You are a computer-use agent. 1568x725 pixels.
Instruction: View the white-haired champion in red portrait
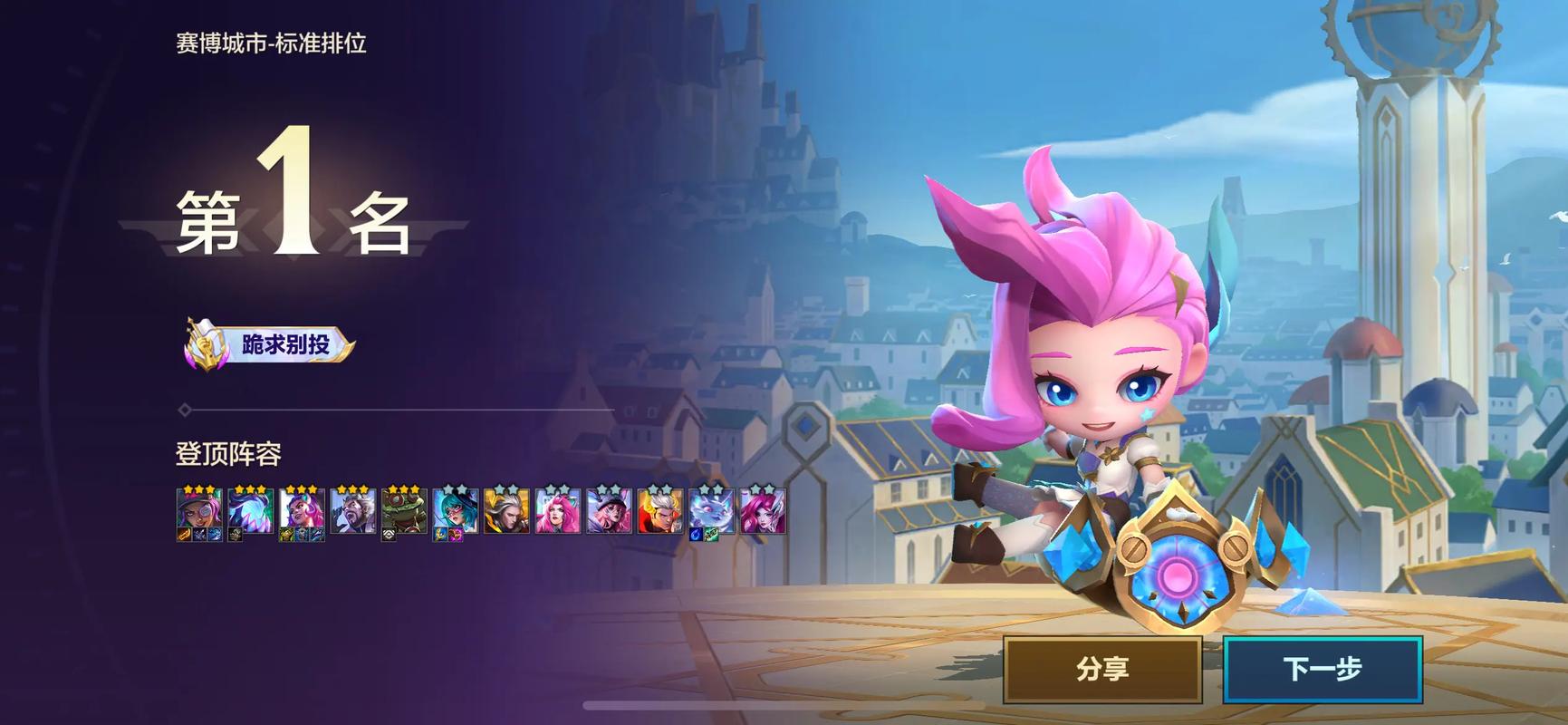click(x=659, y=510)
